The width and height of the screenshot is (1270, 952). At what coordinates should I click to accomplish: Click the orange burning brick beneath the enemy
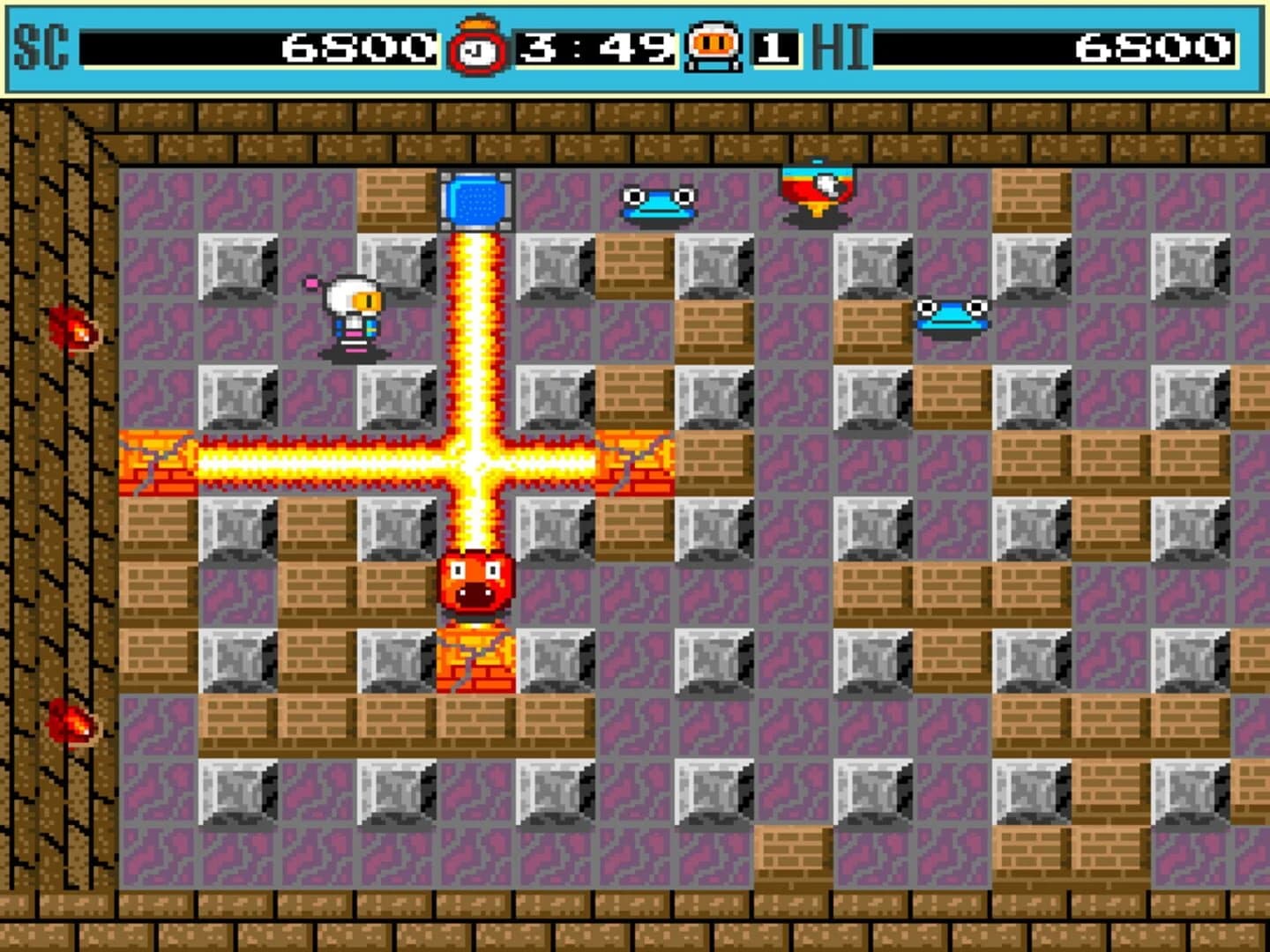point(476,658)
